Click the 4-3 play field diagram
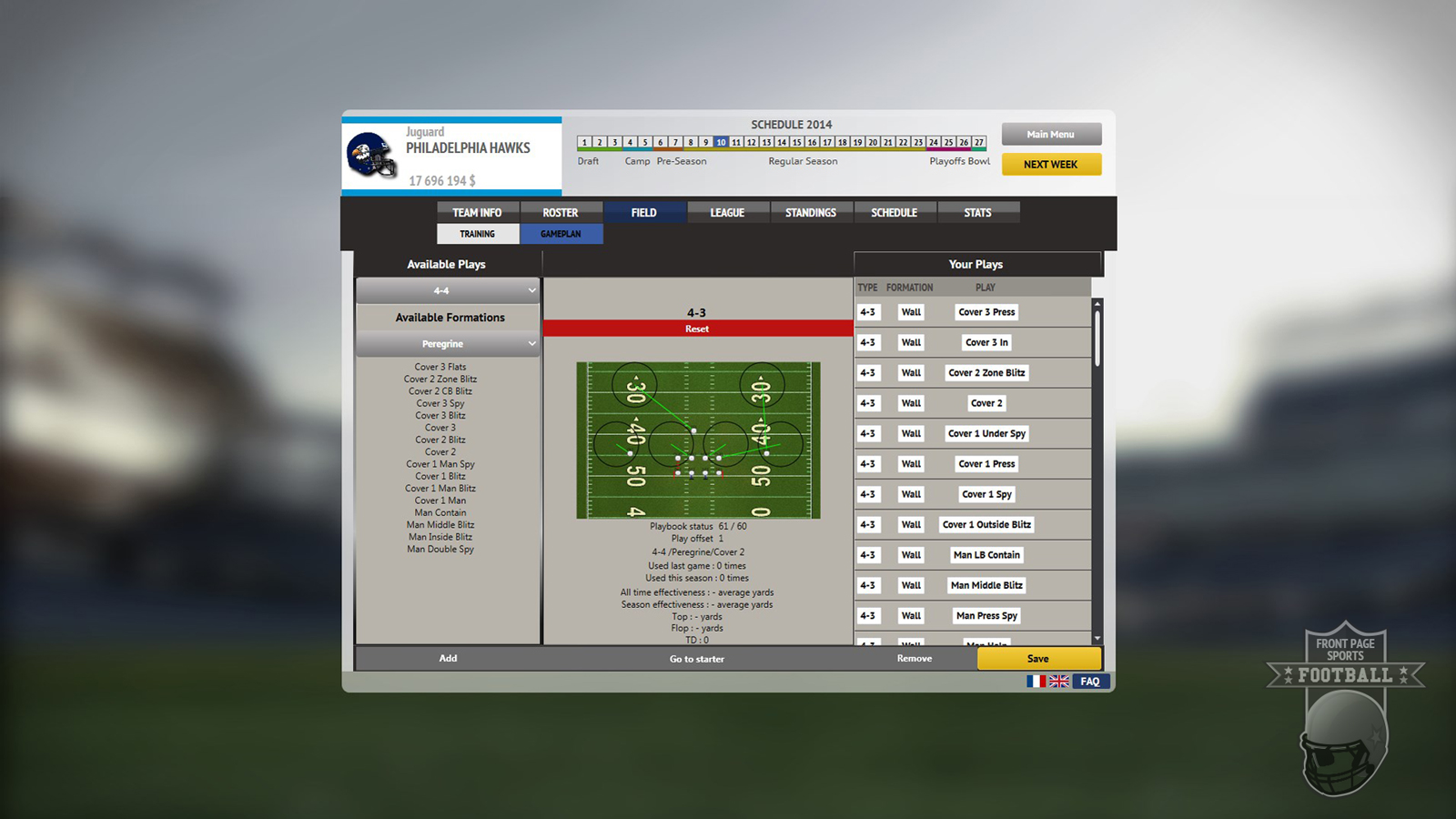Screen dimensions: 1456x819 (697, 440)
